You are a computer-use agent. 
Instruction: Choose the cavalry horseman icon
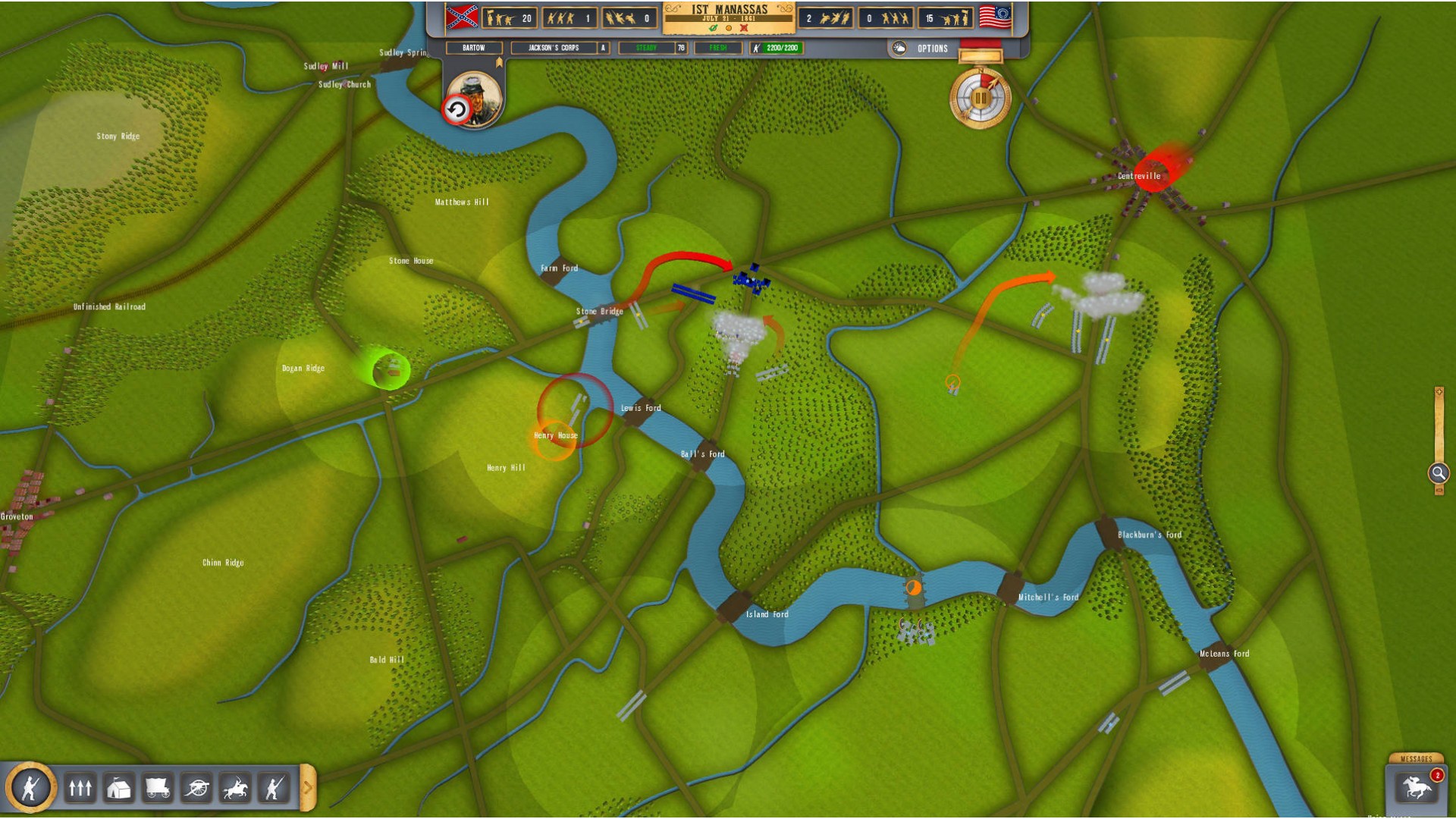point(236,789)
